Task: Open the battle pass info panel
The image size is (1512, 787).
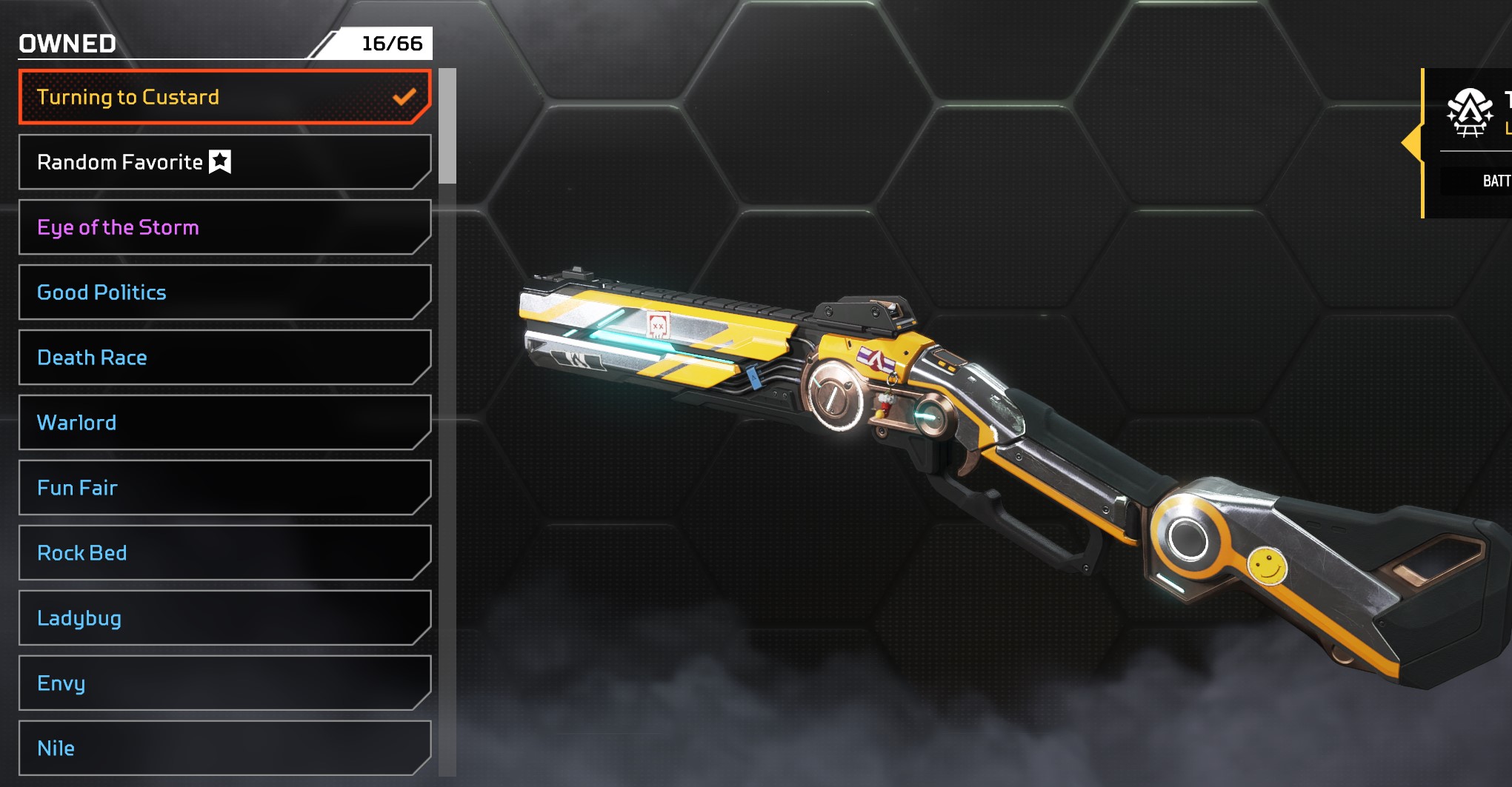Action: [x=1471, y=143]
